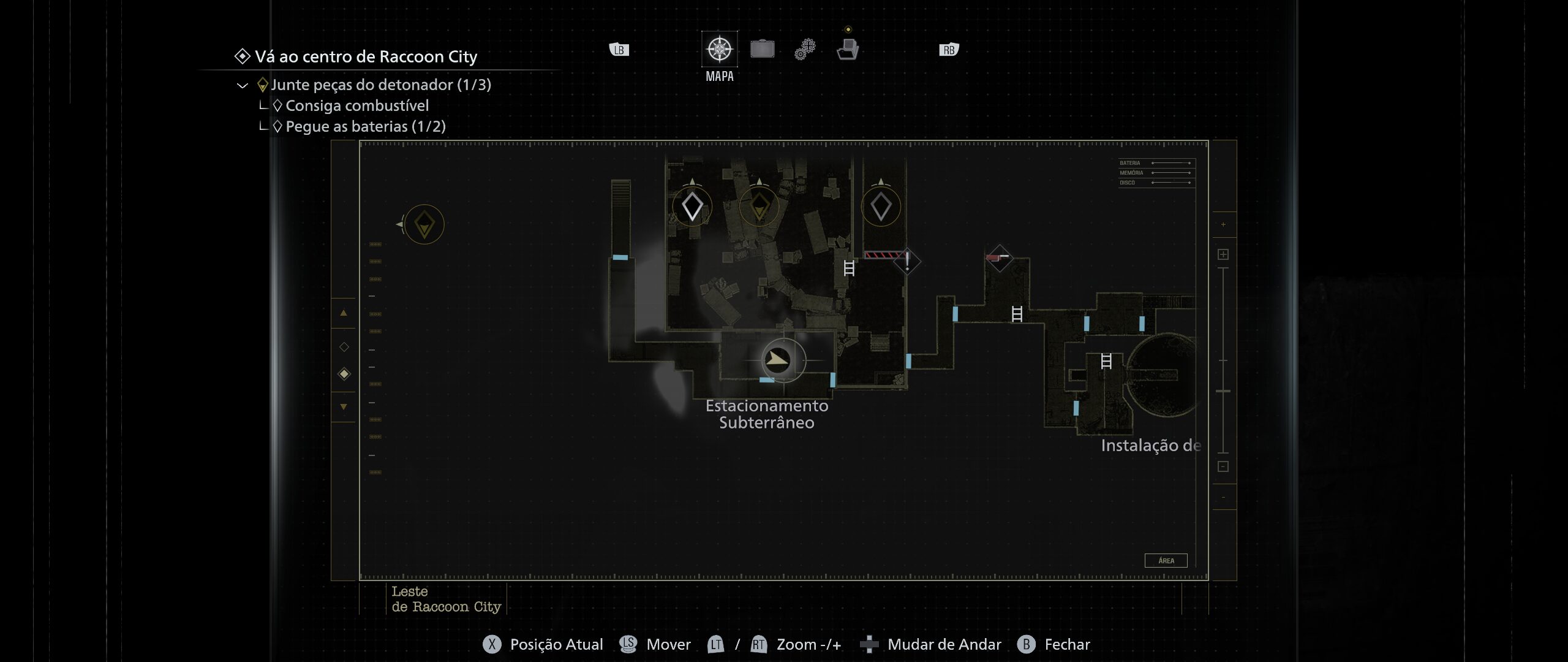
Task: Select the MAPA compass tab
Action: pyautogui.click(x=720, y=49)
